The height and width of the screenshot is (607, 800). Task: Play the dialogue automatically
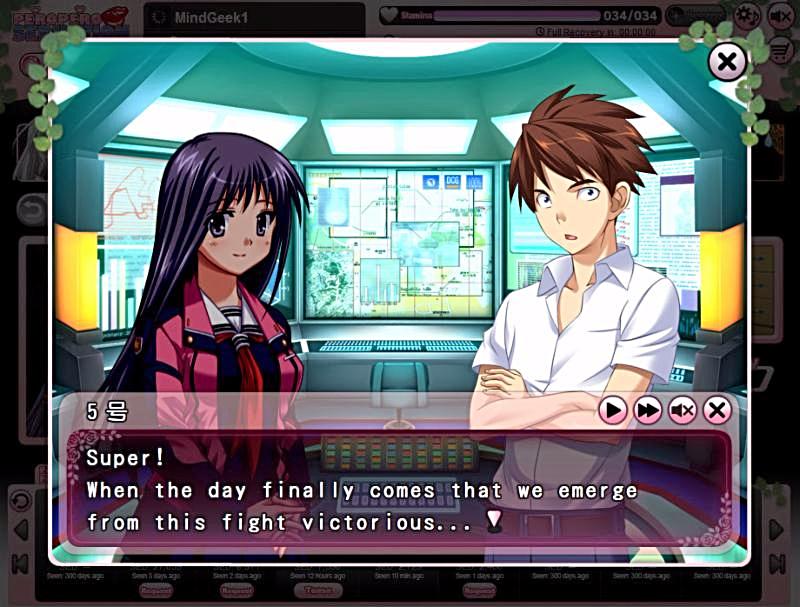[613, 410]
